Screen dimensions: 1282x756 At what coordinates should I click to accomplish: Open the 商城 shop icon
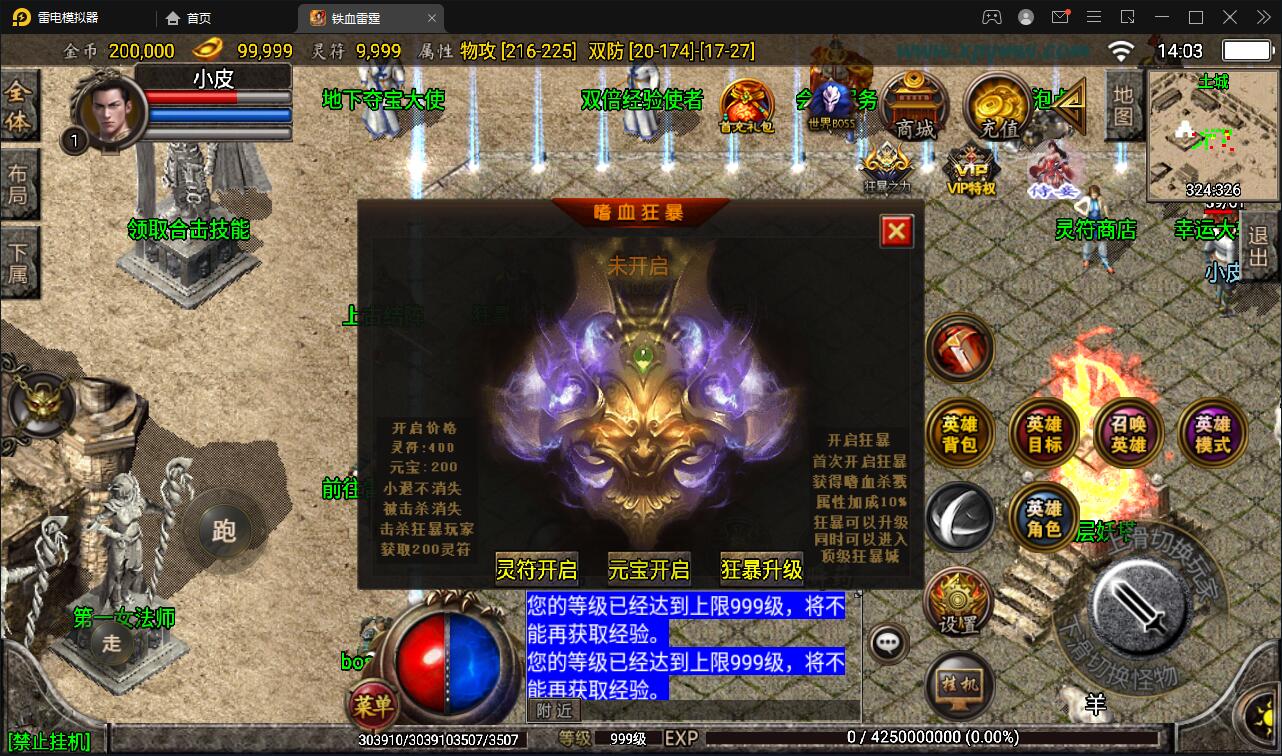pyautogui.click(x=913, y=105)
